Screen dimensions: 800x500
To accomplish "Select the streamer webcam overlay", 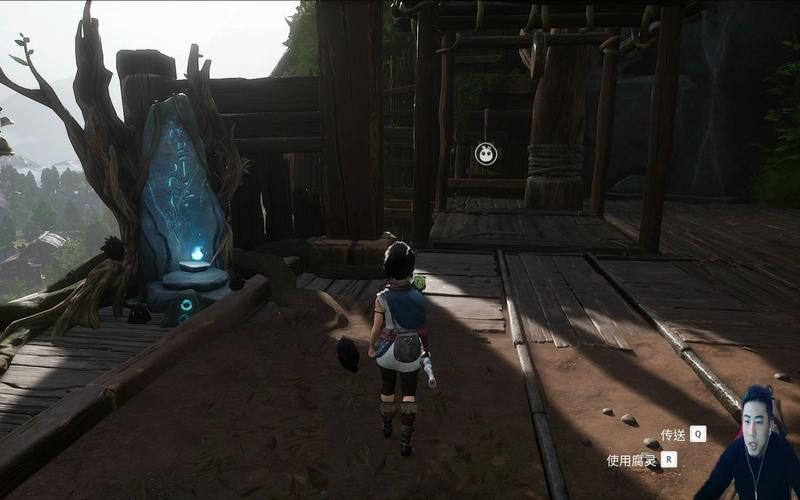I will 748,445.
